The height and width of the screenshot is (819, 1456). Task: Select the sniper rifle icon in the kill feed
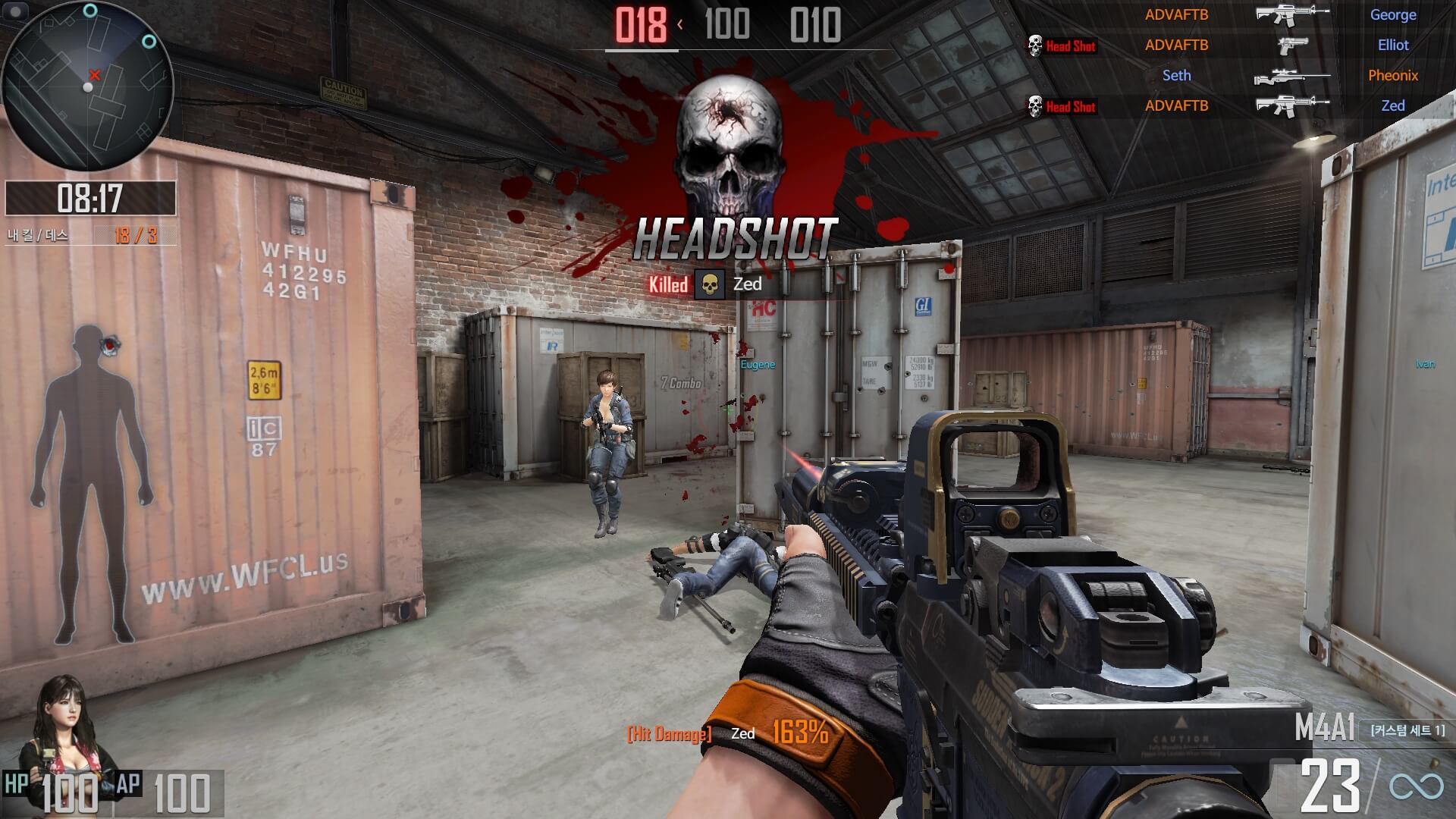pyautogui.click(x=1291, y=77)
